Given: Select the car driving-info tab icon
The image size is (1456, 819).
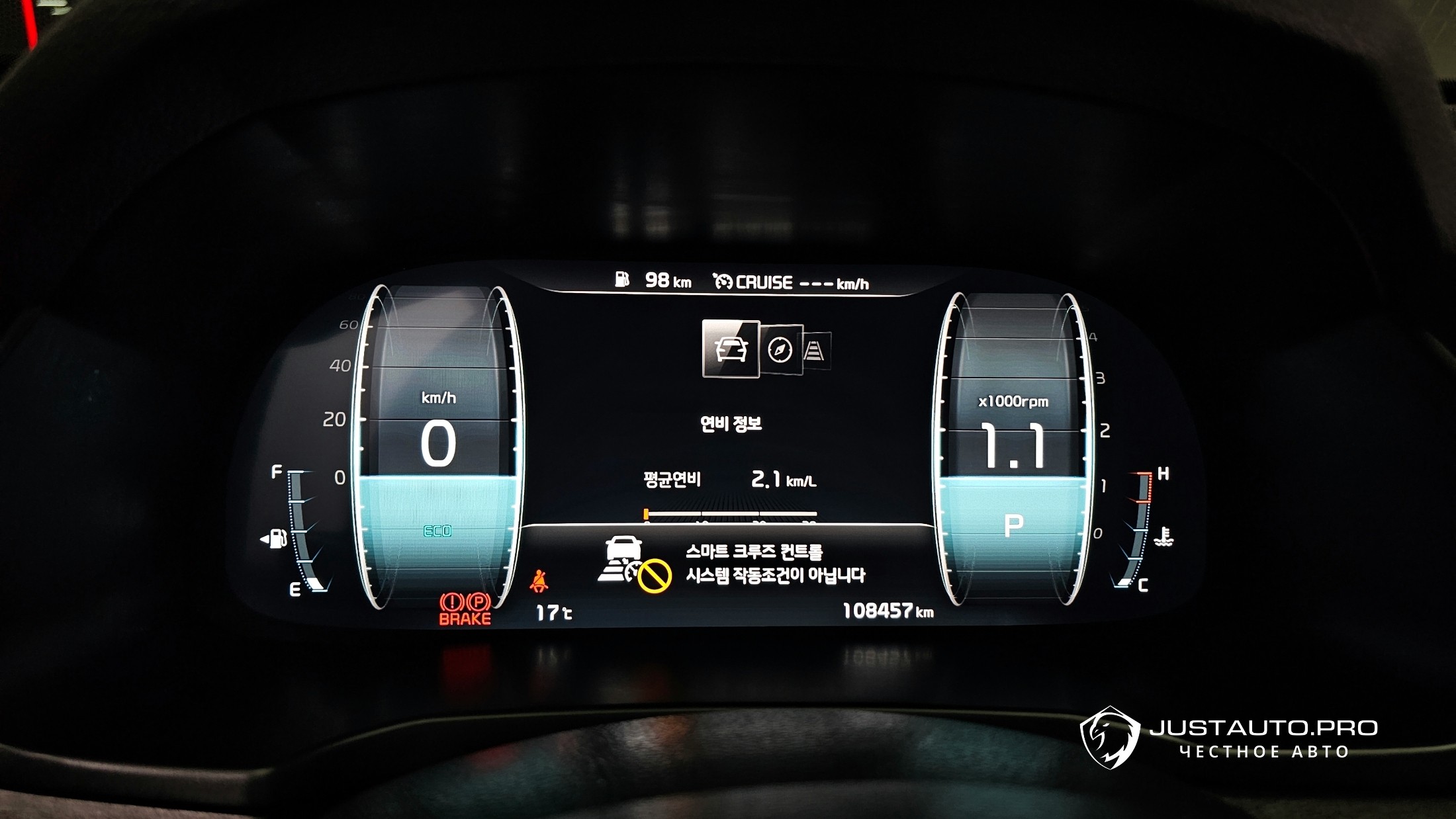Looking at the screenshot, I should [x=730, y=349].
